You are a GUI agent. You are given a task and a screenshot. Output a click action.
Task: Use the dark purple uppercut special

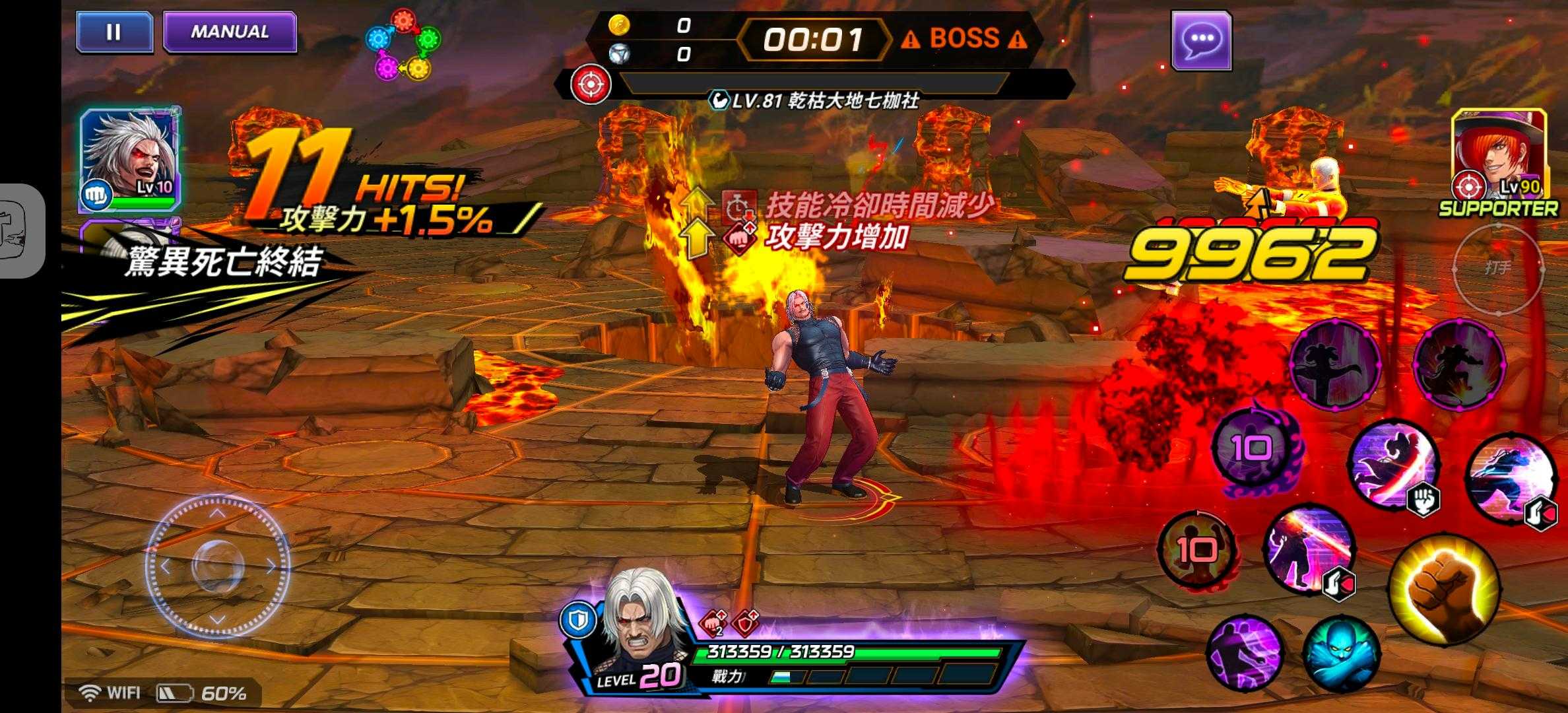coord(1334,363)
